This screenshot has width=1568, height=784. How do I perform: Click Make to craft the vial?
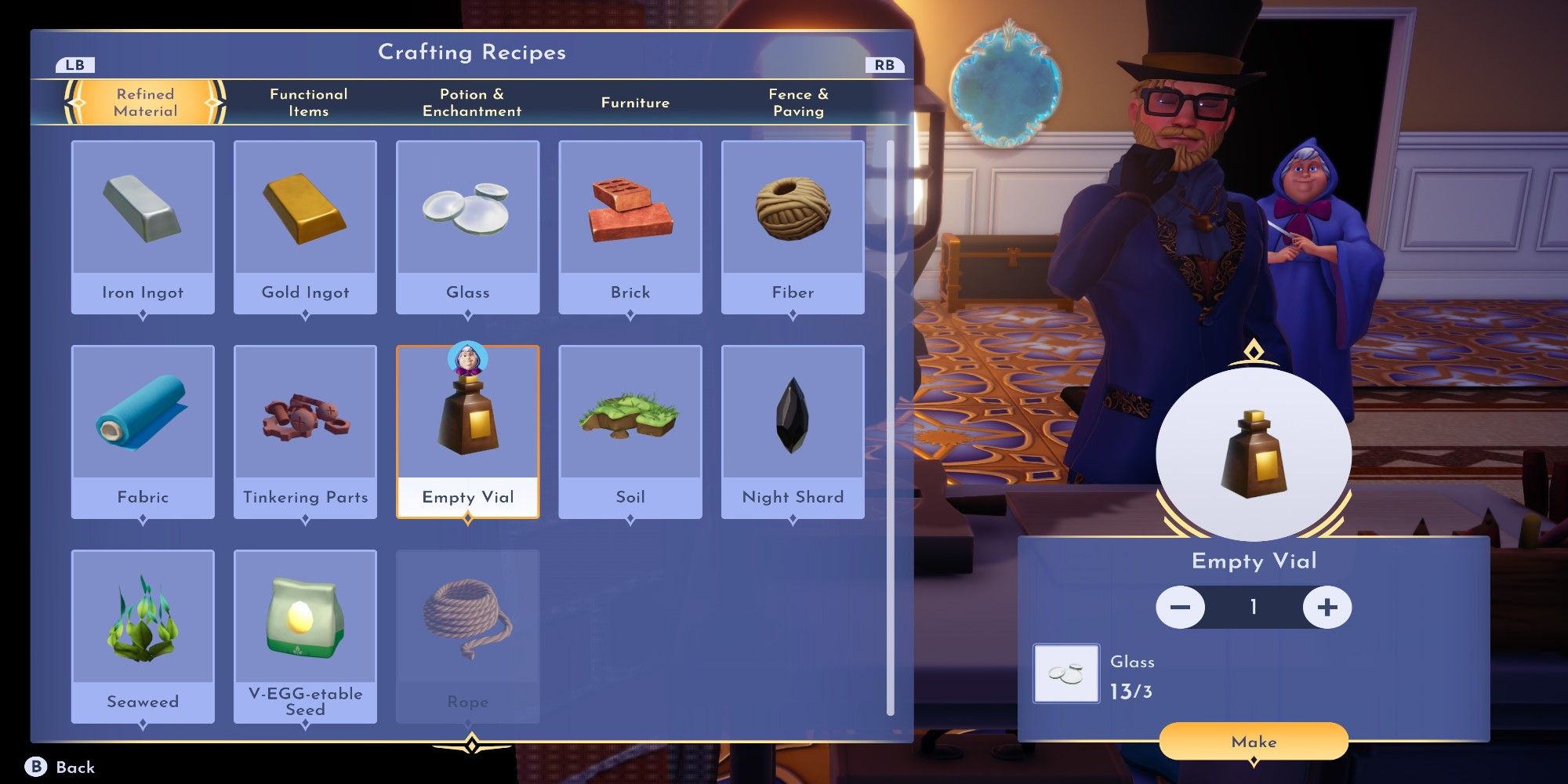[x=1254, y=742]
